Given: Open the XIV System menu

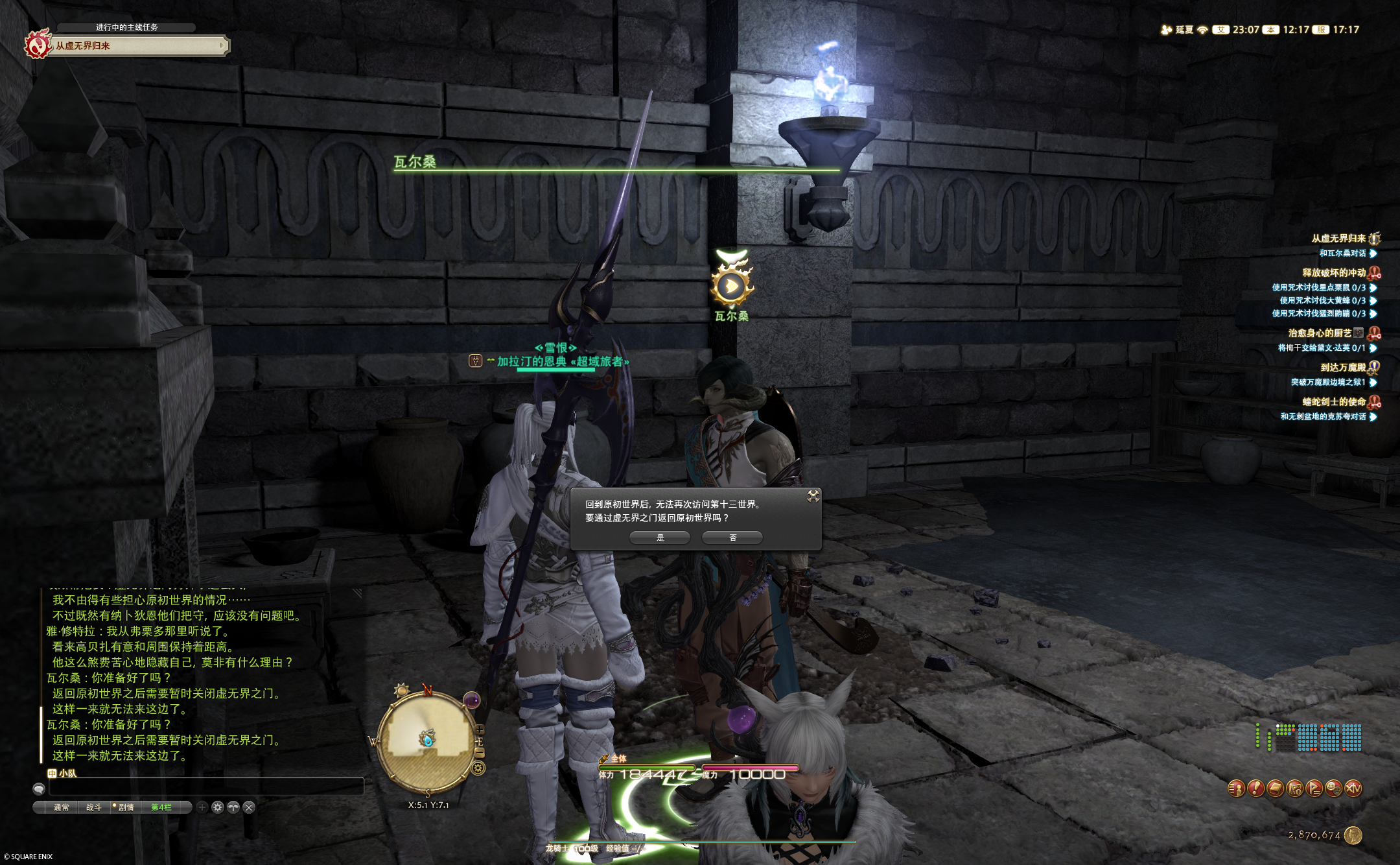Looking at the screenshot, I should (x=1353, y=788).
